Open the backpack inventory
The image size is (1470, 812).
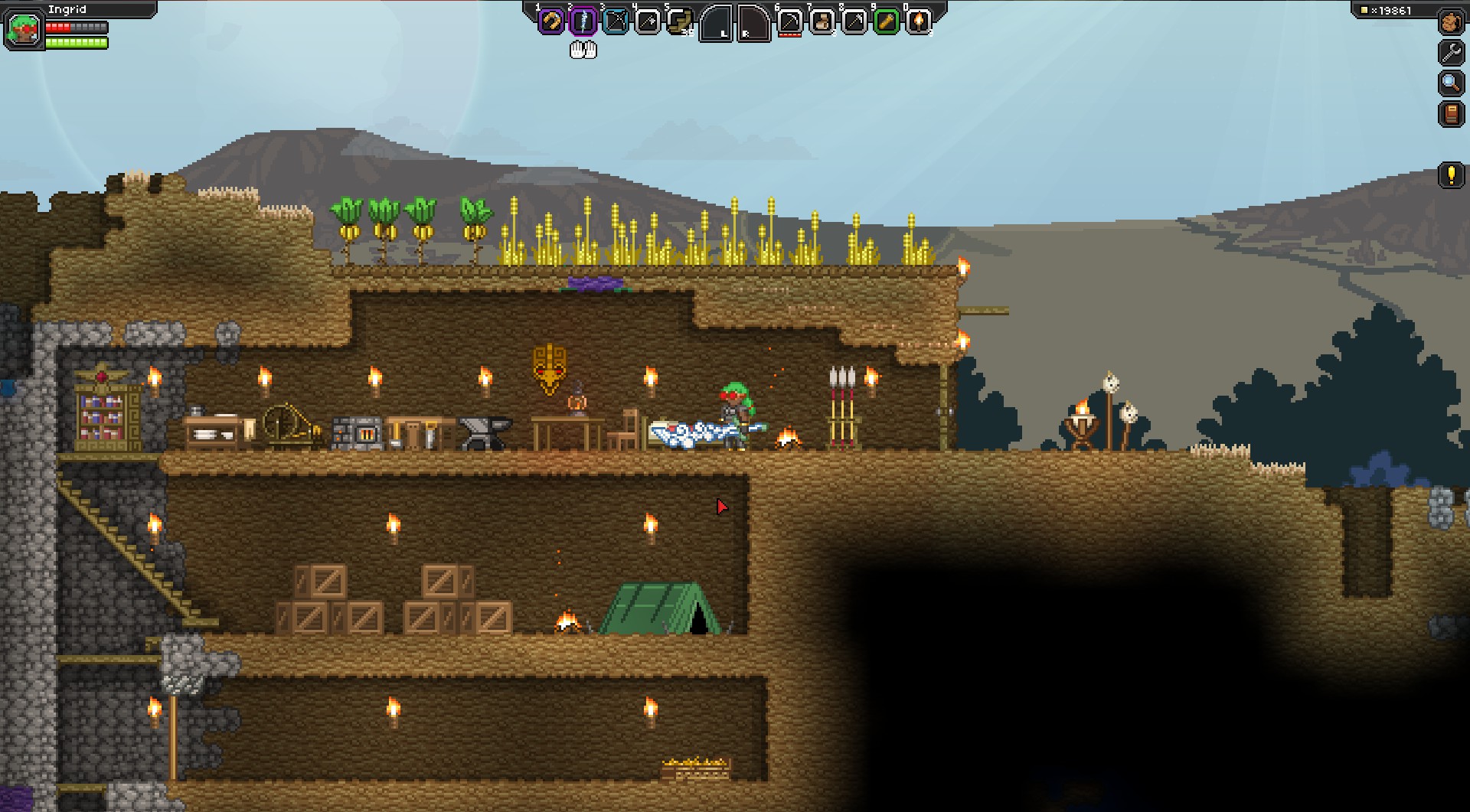(x=1451, y=22)
